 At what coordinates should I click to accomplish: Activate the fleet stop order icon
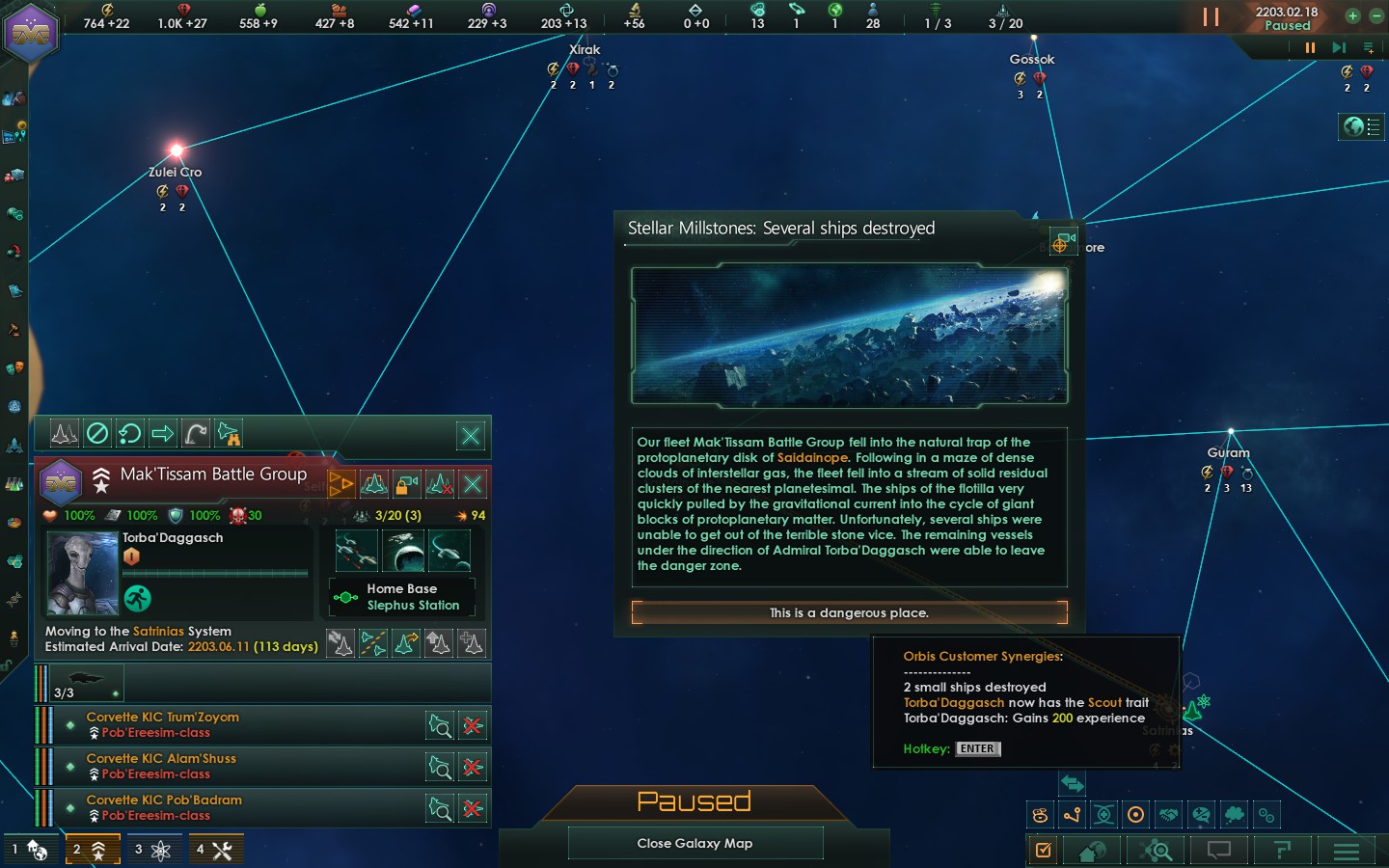(97, 434)
